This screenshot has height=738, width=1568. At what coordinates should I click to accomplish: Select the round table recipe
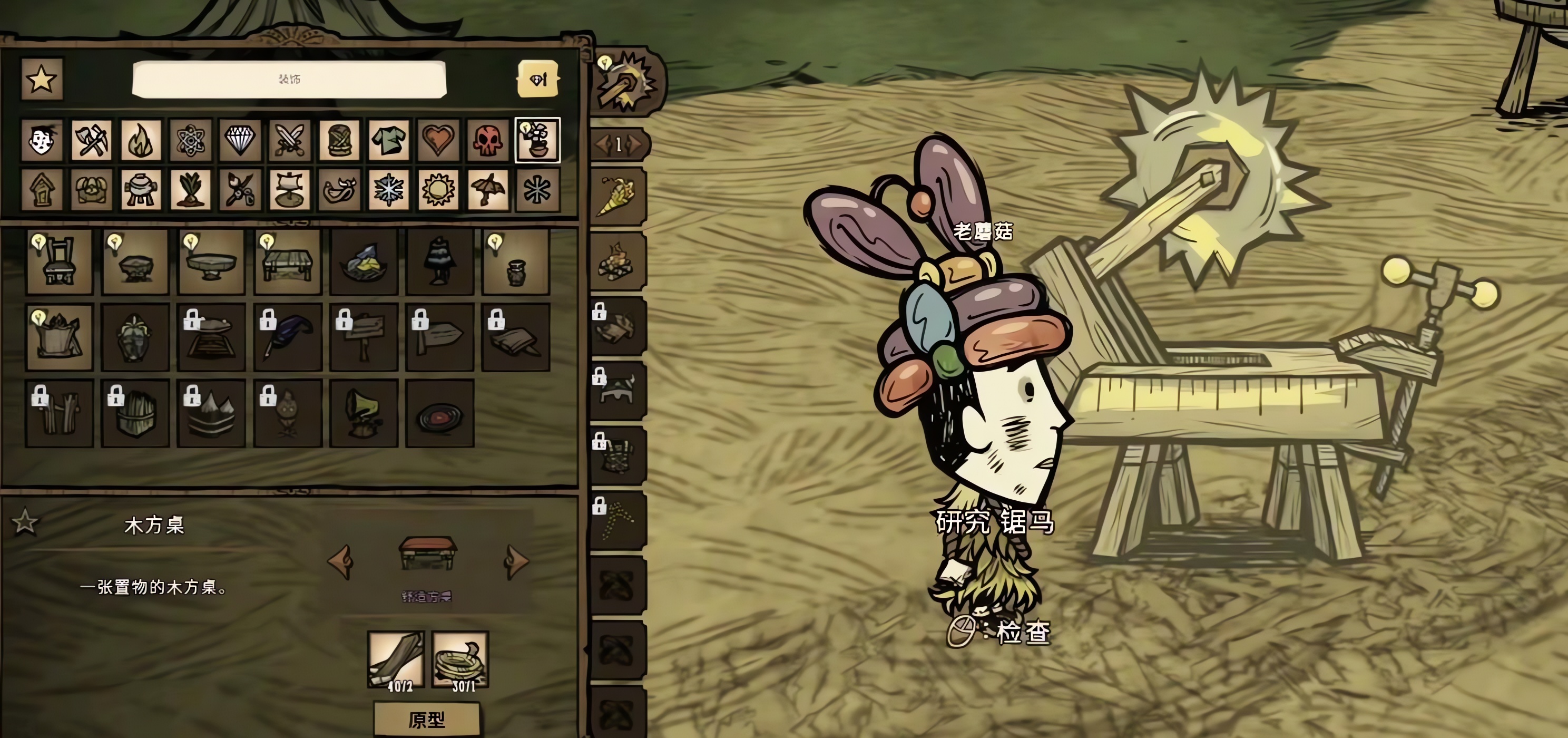(211, 263)
